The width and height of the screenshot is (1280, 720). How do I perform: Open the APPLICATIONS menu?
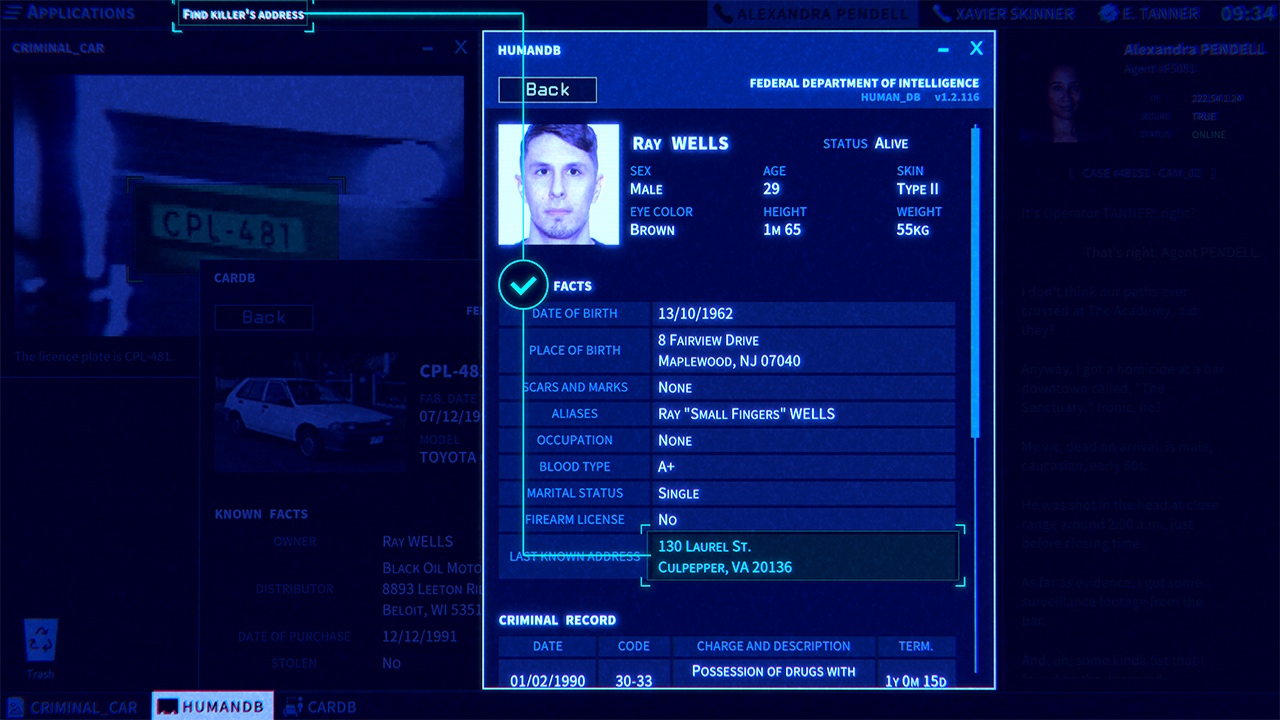(x=70, y=13)
